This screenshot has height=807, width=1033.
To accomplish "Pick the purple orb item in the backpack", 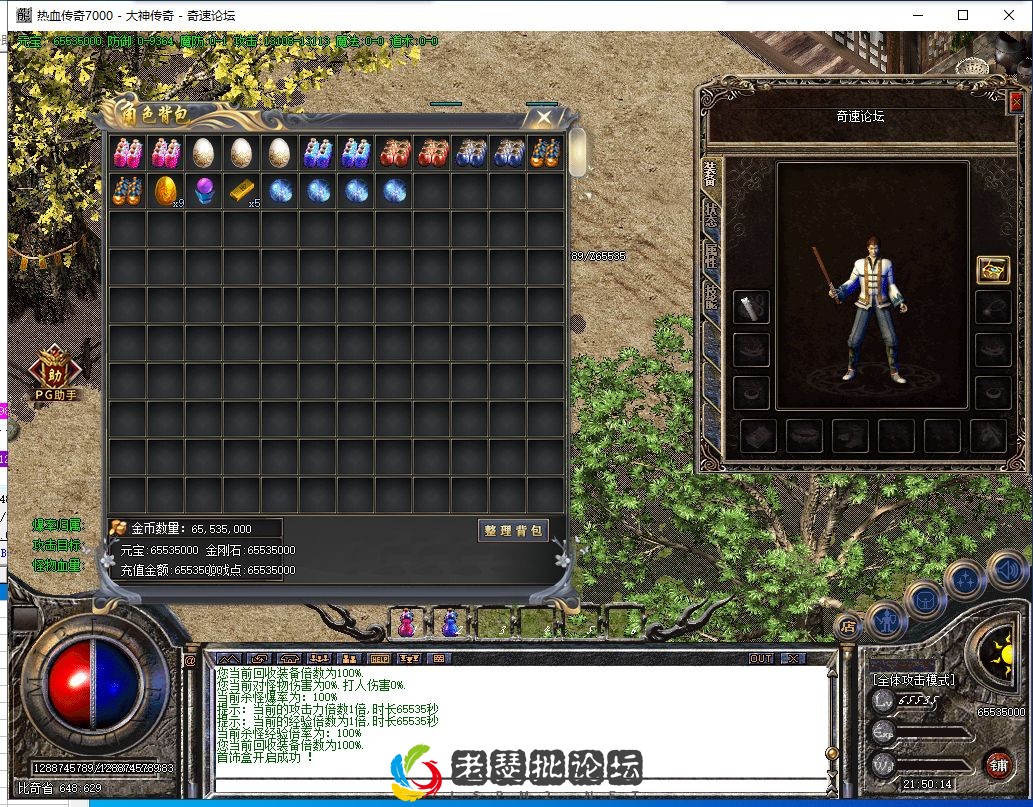I will [x=203, y=190].
